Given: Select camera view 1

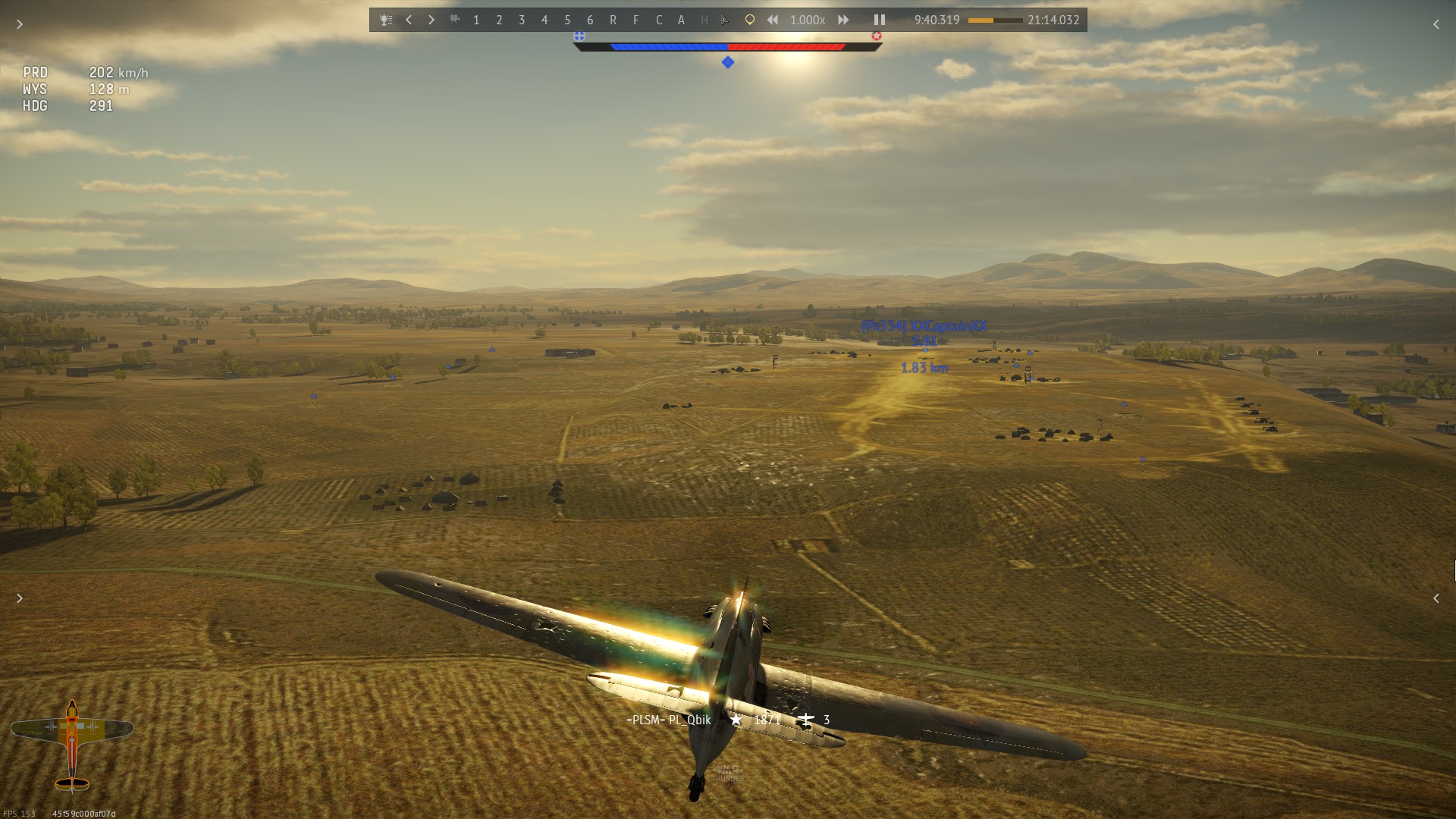Looking at the screenshot, I should (476, 20).
